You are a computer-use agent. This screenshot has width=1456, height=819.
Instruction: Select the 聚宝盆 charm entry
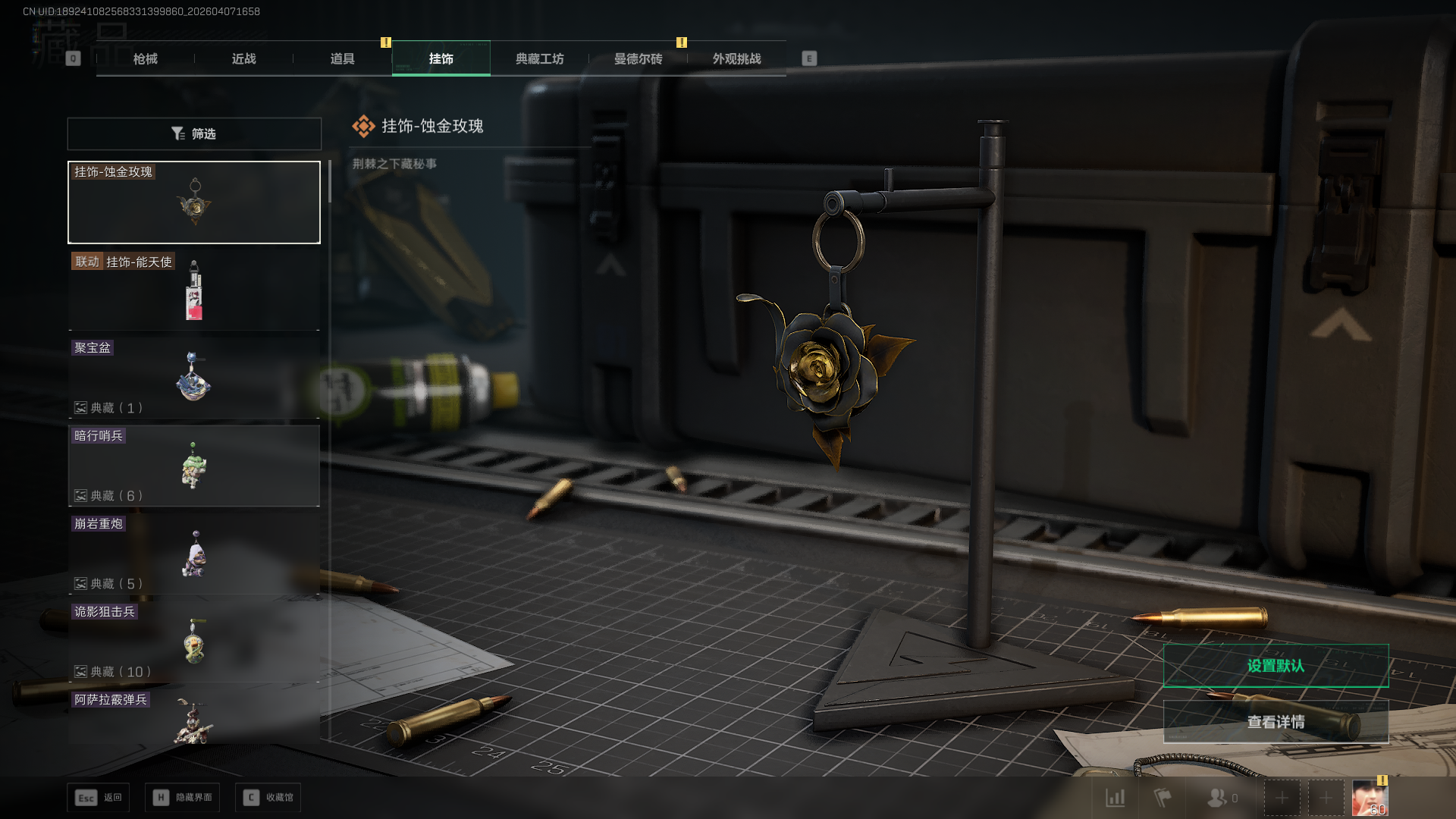(x=194, y=378)
